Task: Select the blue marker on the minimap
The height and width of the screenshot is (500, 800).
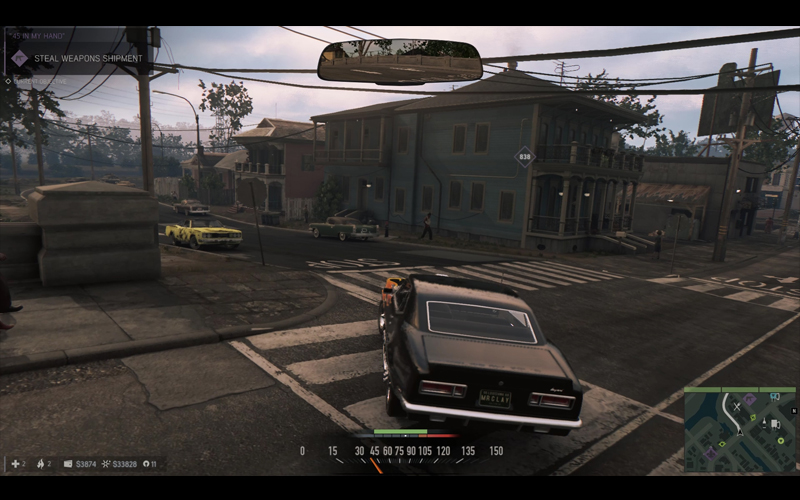Action: click(774, 396)
